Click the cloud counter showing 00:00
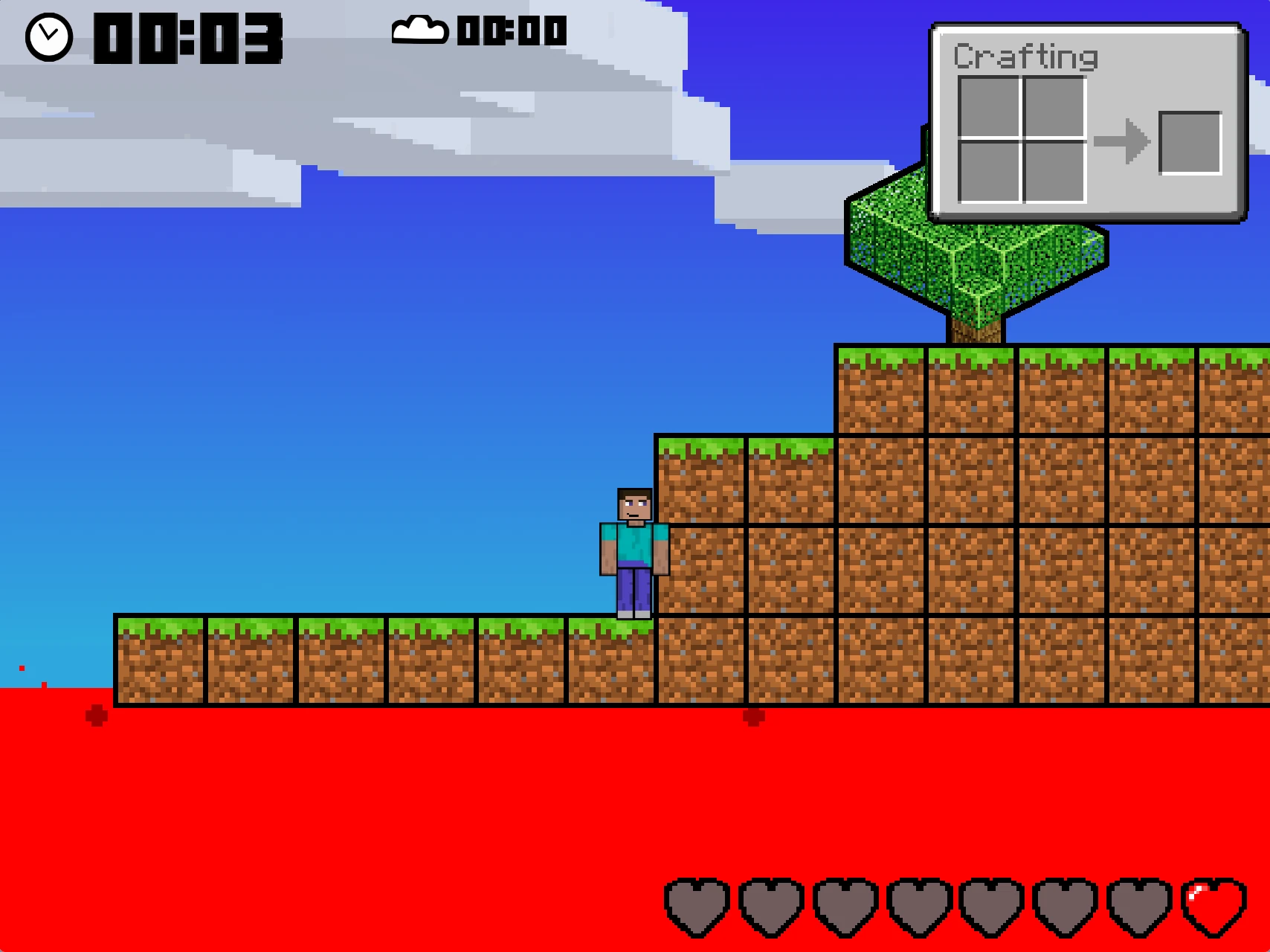This screenshot has width=1270, height=952. (512, 31)
